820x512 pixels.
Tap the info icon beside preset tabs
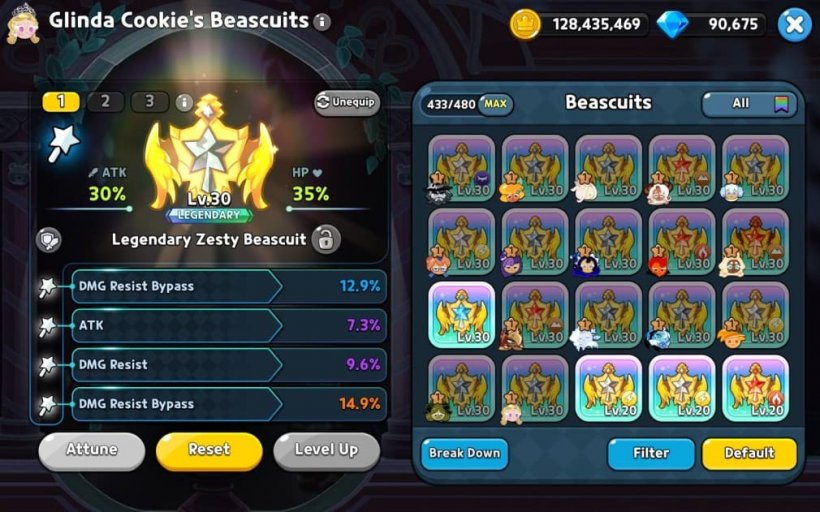183,102
